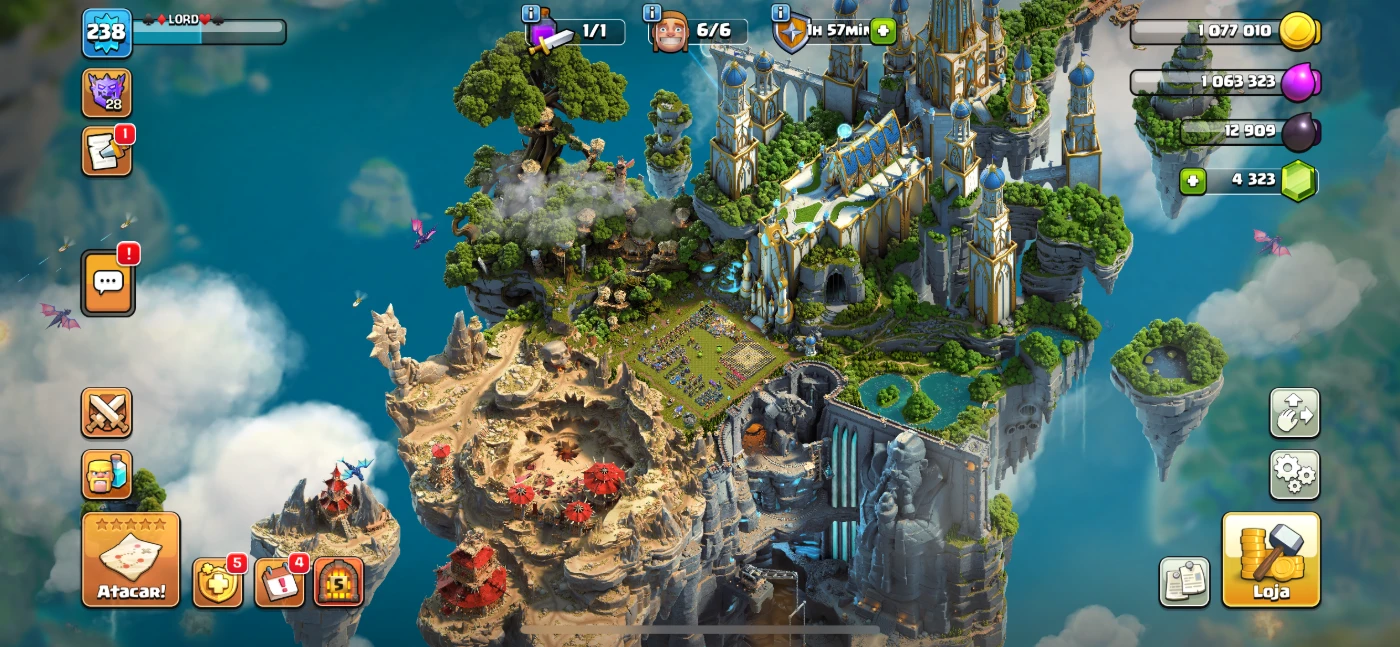
Task: Show the 1/1 sword counter info
Action: [531, 13]
